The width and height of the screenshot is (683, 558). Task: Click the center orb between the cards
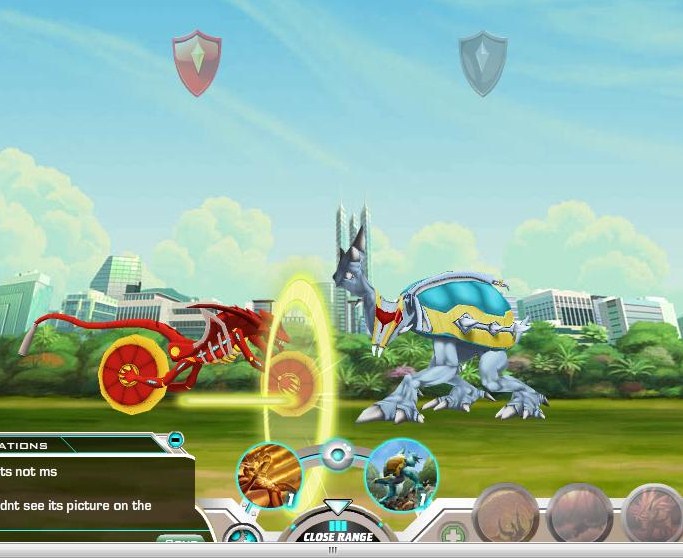coord(337,456)
